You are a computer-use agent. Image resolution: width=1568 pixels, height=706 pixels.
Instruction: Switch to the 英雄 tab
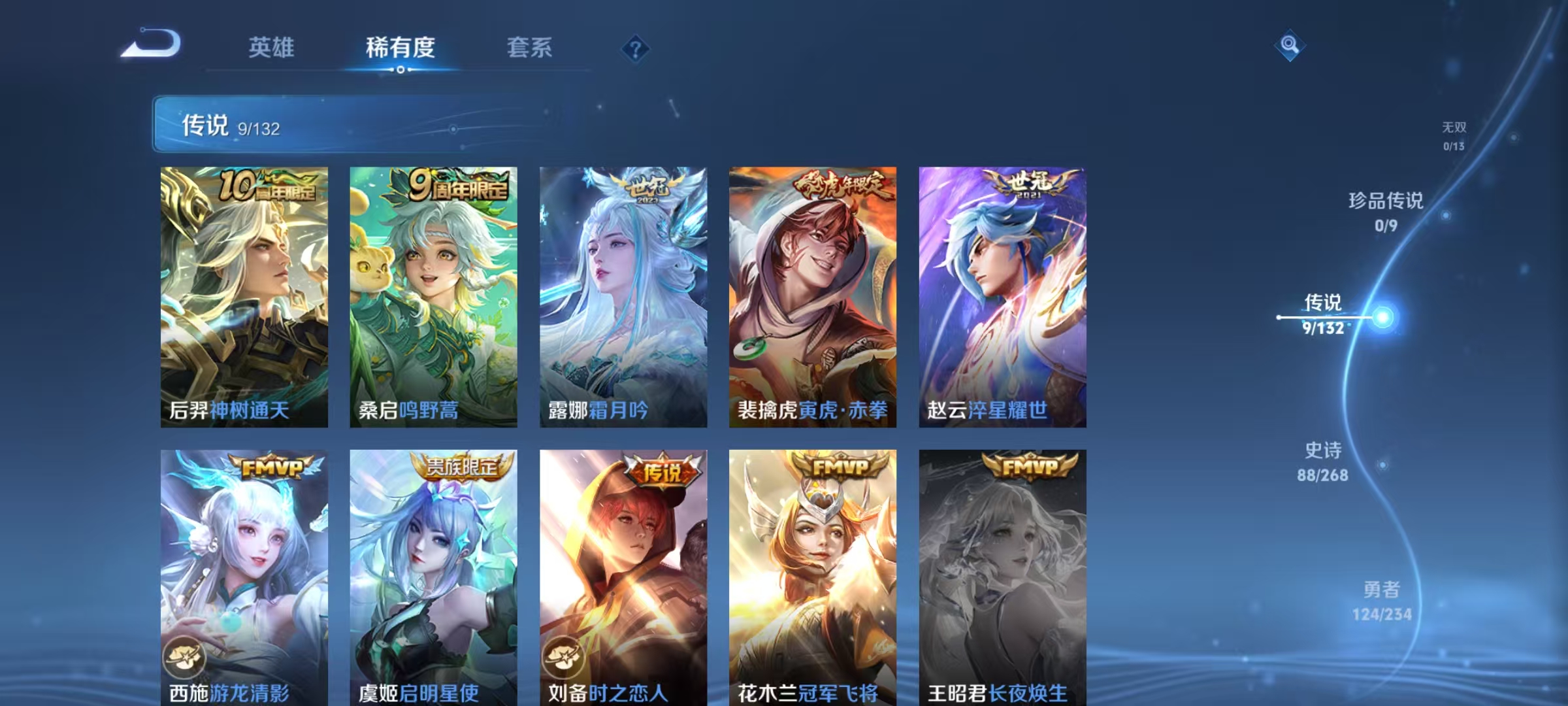(272, 47)
